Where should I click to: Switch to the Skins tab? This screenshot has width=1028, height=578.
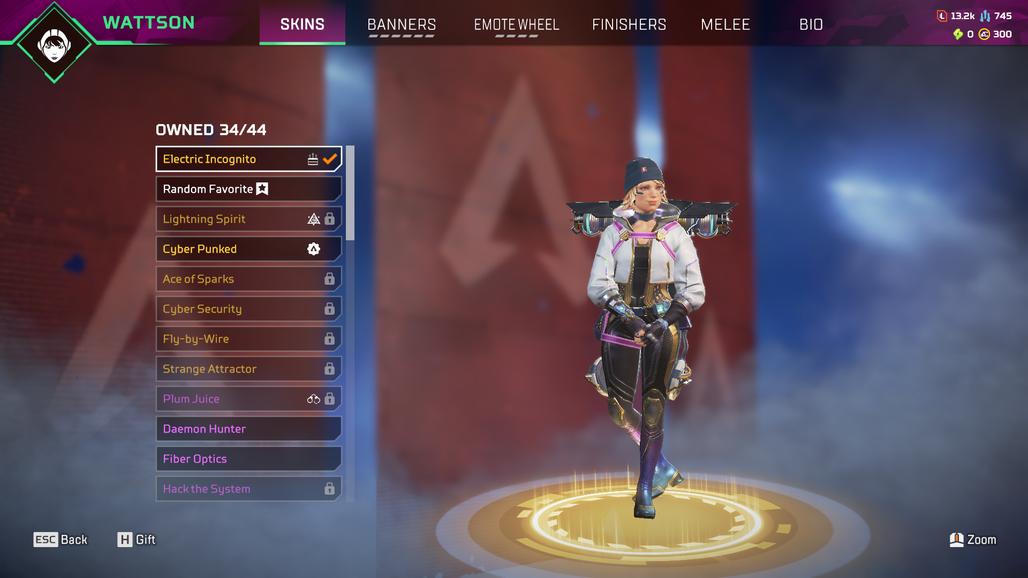coord(302,24)
